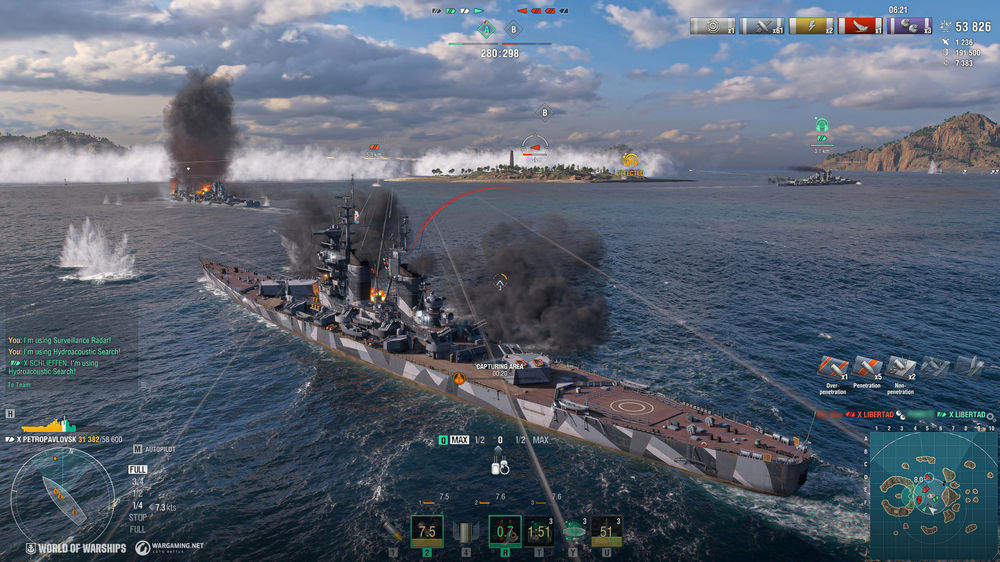The width and height of the screenshot is (1000, 562).
Task: Click the Non-penetration hit ribbon
Action: pyautogui.click(x=901, y=368)
